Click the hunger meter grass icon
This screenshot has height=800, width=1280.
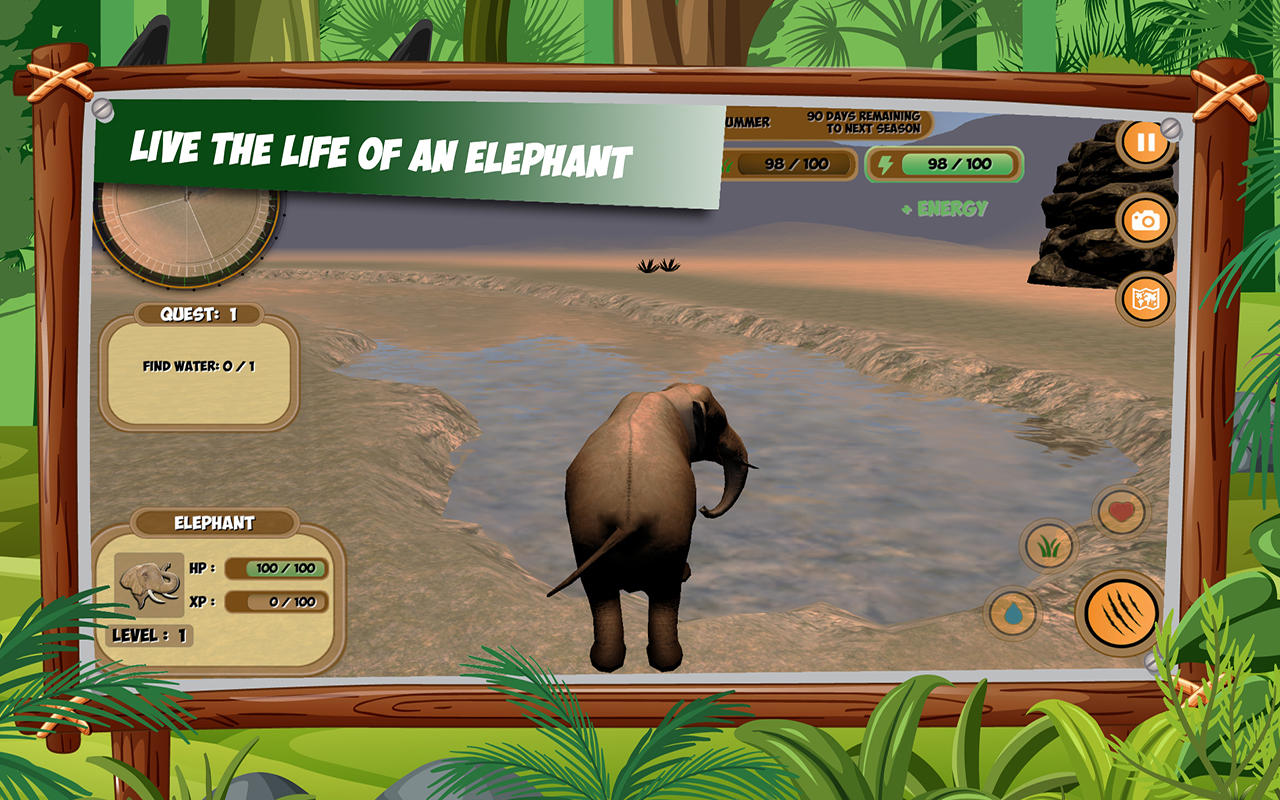(x=729, y=163)
